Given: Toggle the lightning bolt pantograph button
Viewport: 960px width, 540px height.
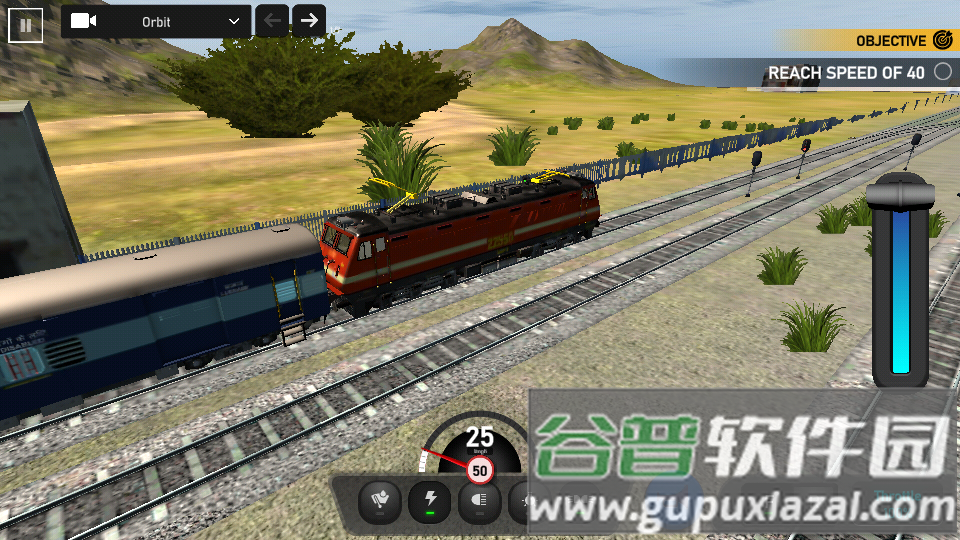Looking at the screenshot, I should click(x=430, y=500).
